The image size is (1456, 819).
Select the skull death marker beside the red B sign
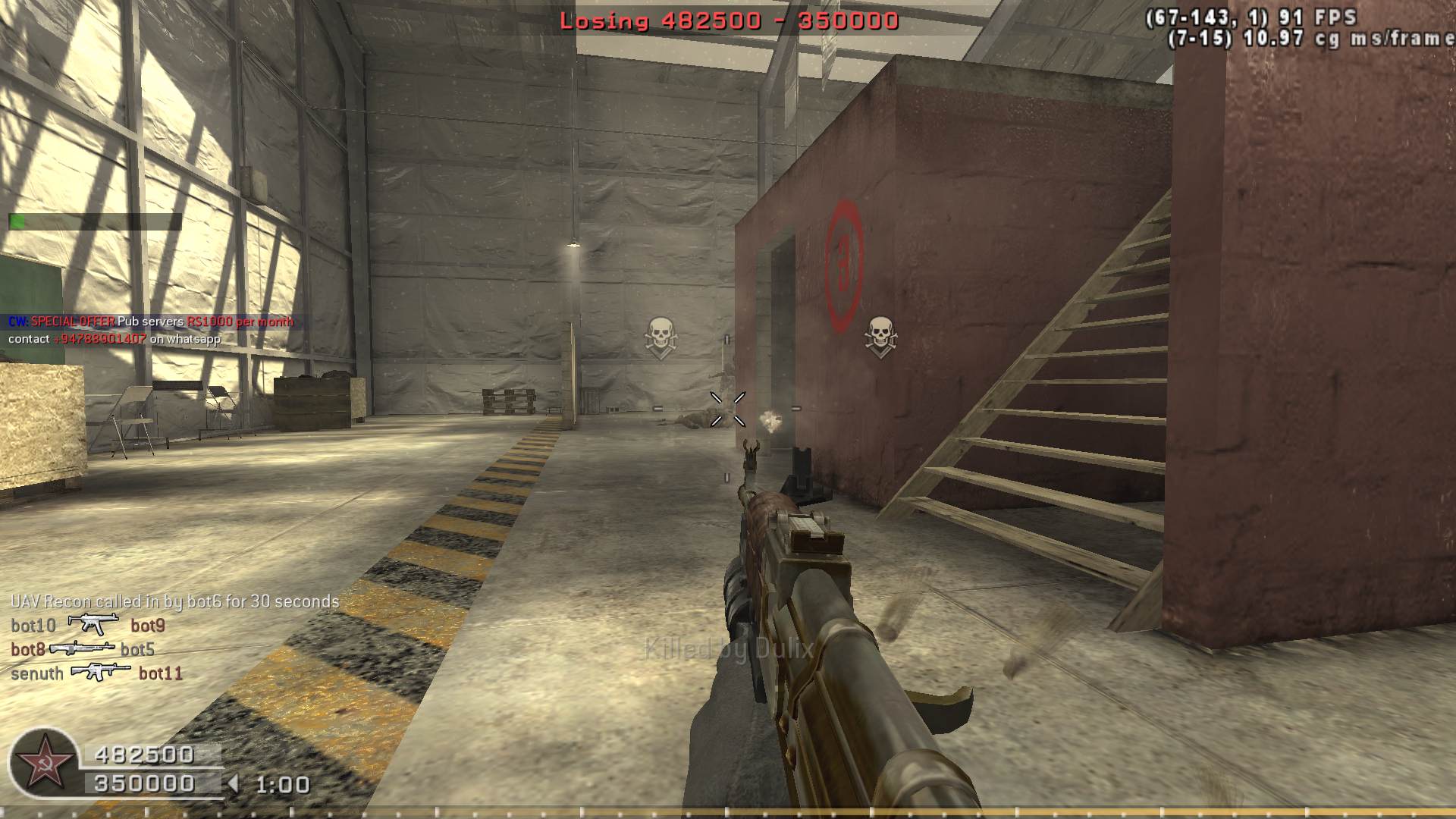(880, 337)
